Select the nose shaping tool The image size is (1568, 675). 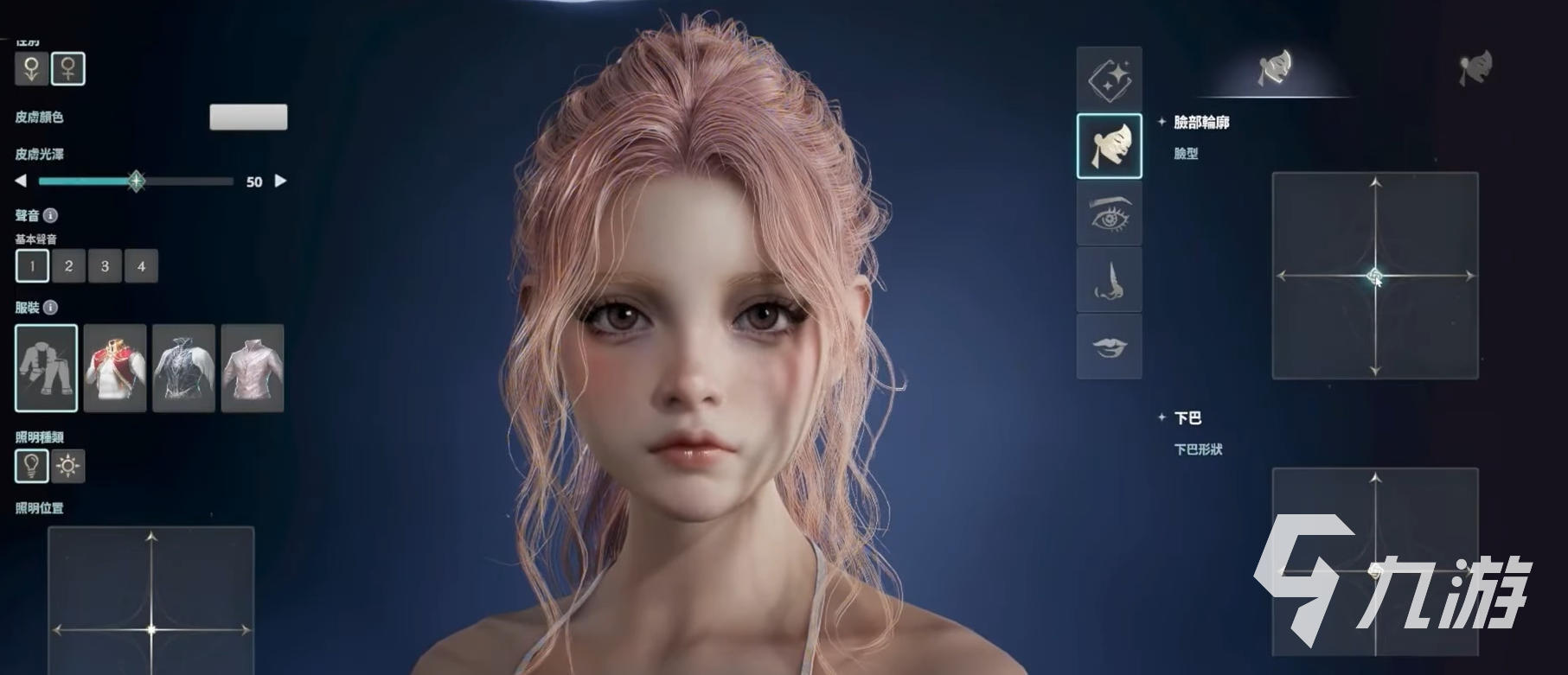(x=1110, y=281)
